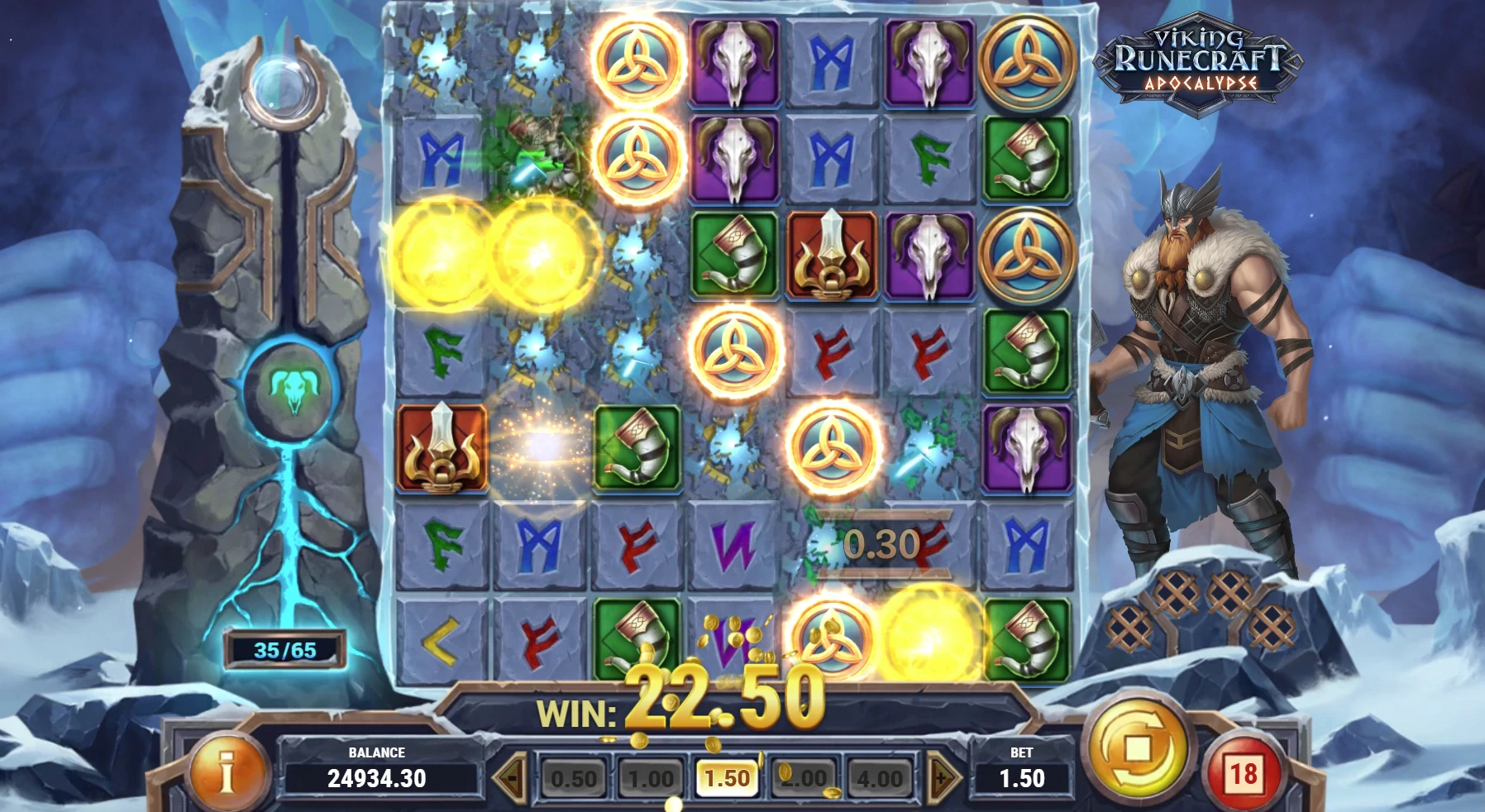Increase the bet with the right arrow
The height and width of the screenshot is (812, 1485).
click(x=938, y=776)
